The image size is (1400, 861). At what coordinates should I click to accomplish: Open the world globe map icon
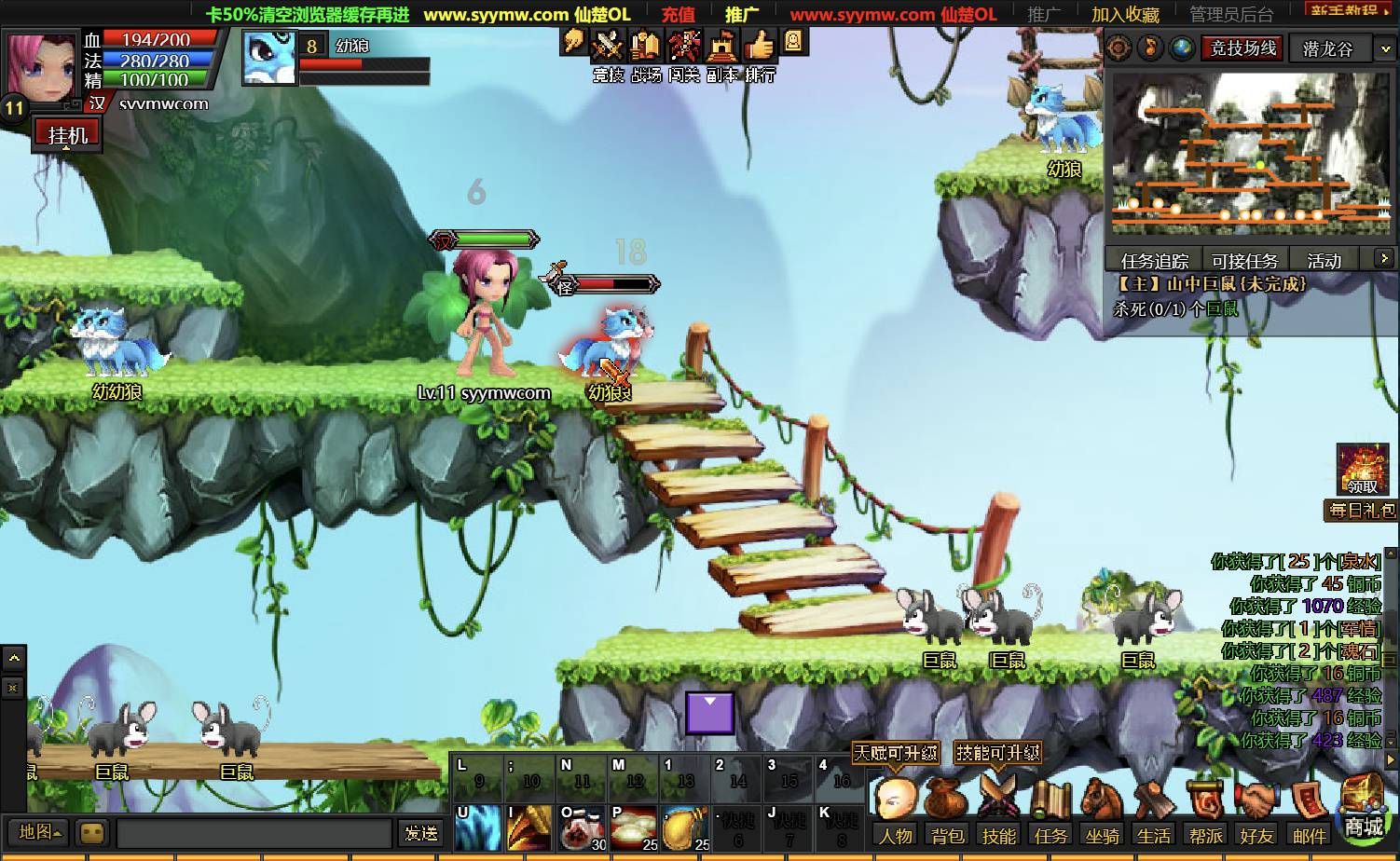pos(1182,48)
